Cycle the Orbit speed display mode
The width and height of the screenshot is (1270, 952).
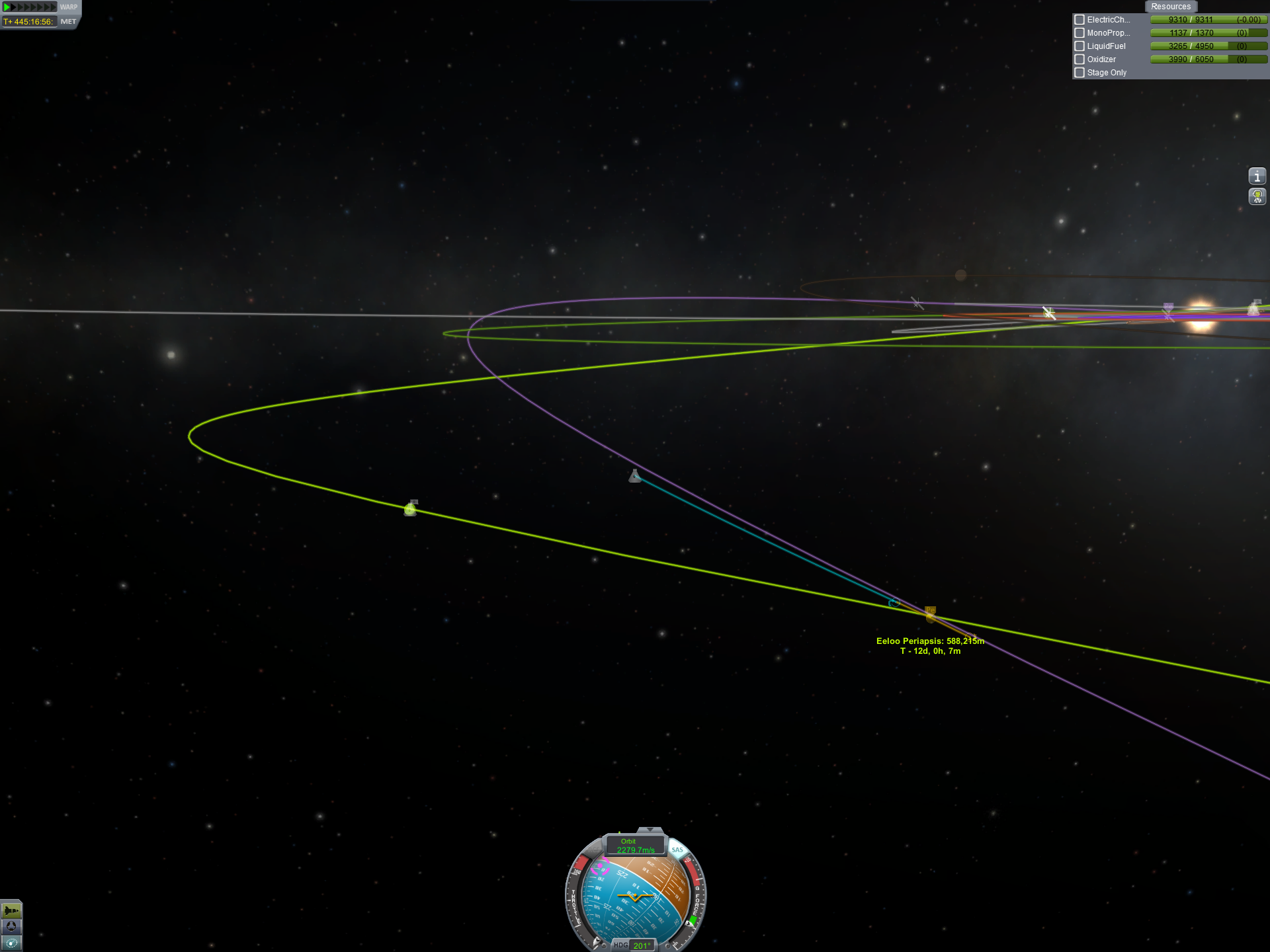coord(635,846)
